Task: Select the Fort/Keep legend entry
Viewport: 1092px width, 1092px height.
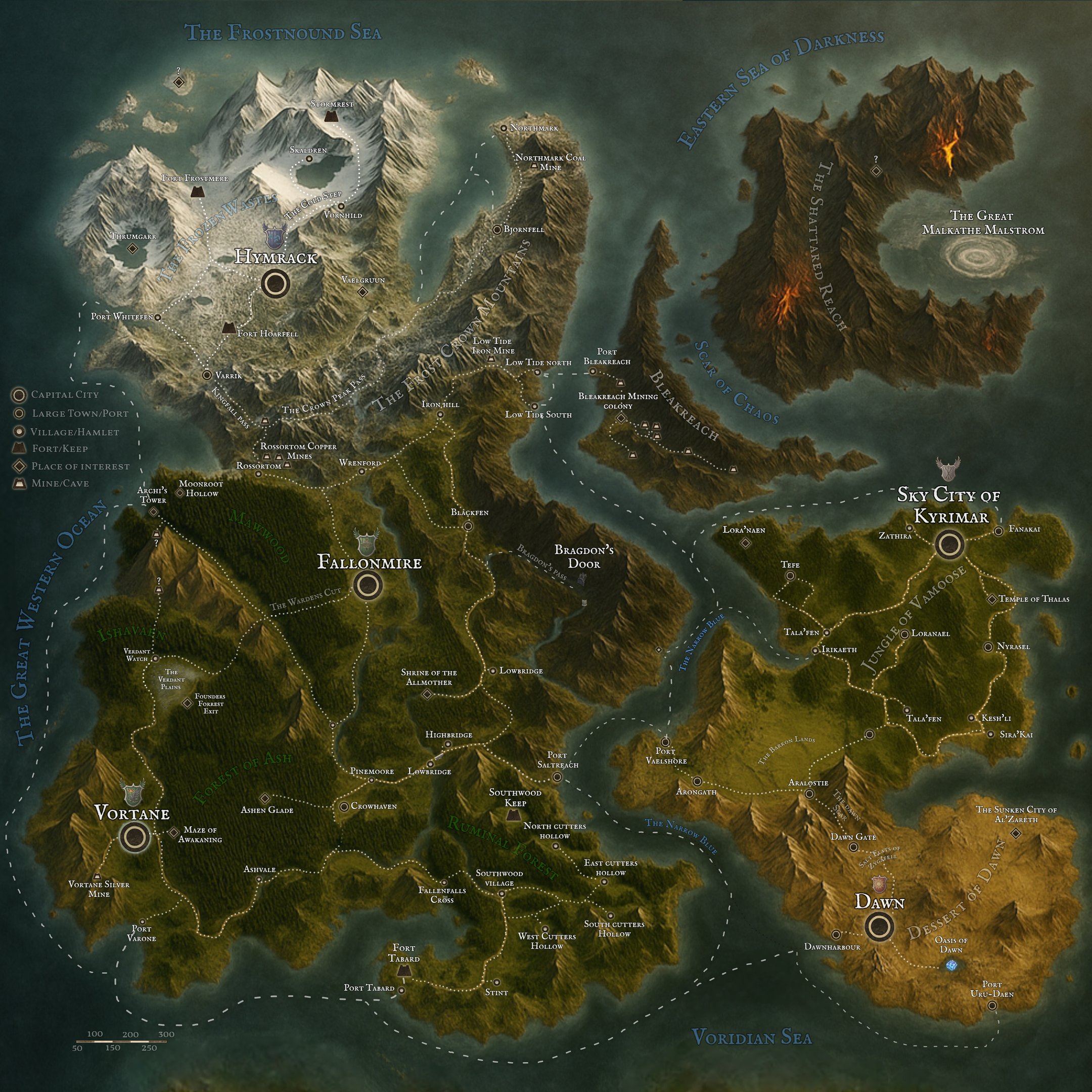Action: click(x=20, y=449)
